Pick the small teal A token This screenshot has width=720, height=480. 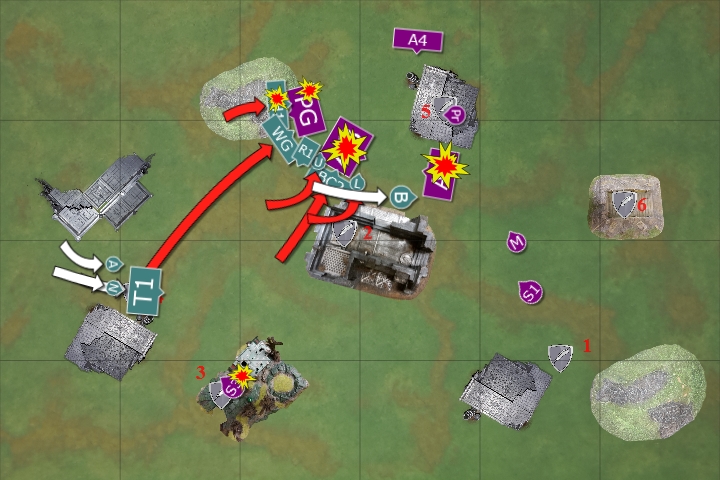click(113, 264)
